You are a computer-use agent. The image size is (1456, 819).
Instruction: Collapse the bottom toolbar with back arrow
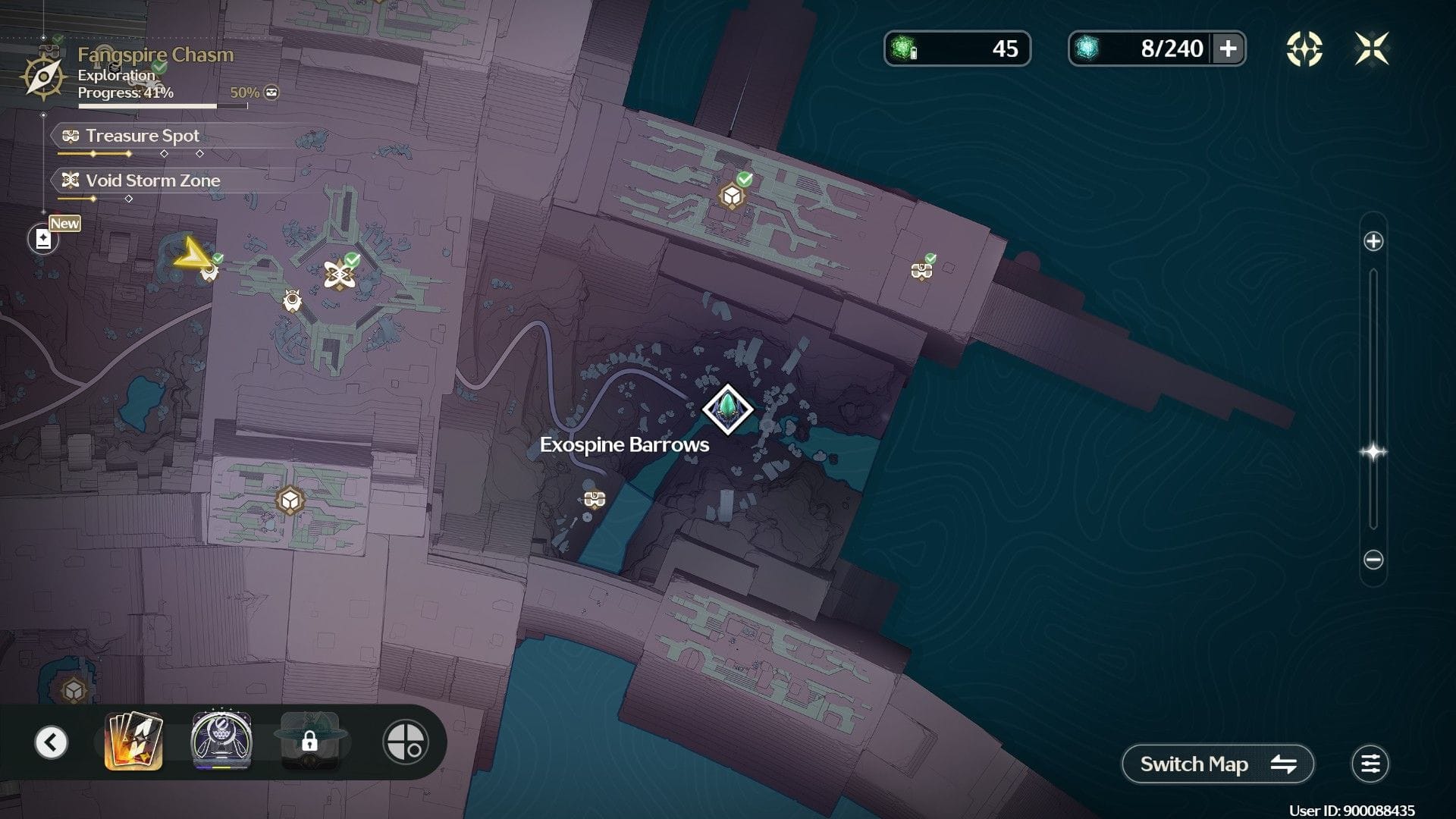[52, 742]
